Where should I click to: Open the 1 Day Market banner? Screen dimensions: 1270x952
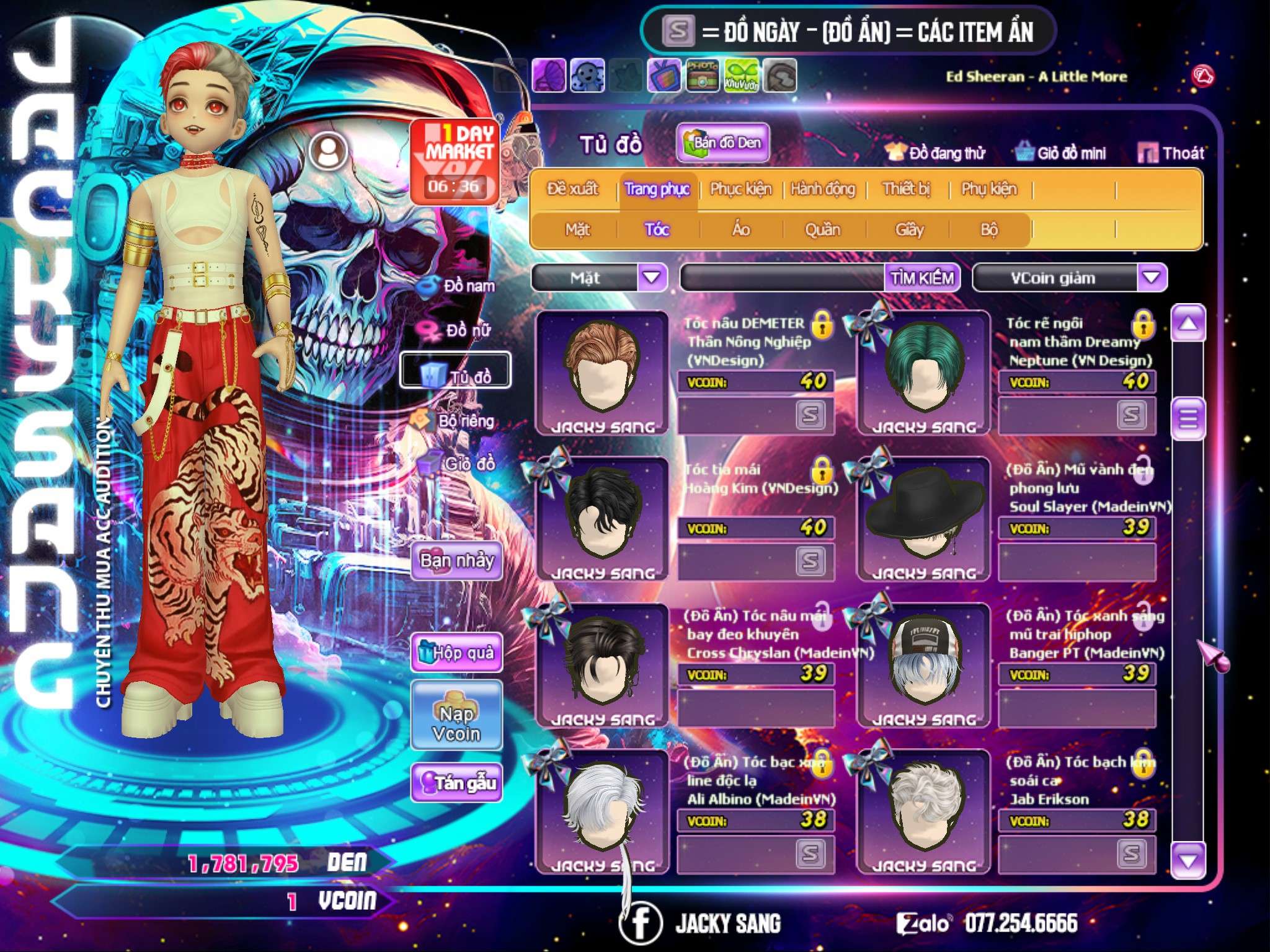point(456,161)
